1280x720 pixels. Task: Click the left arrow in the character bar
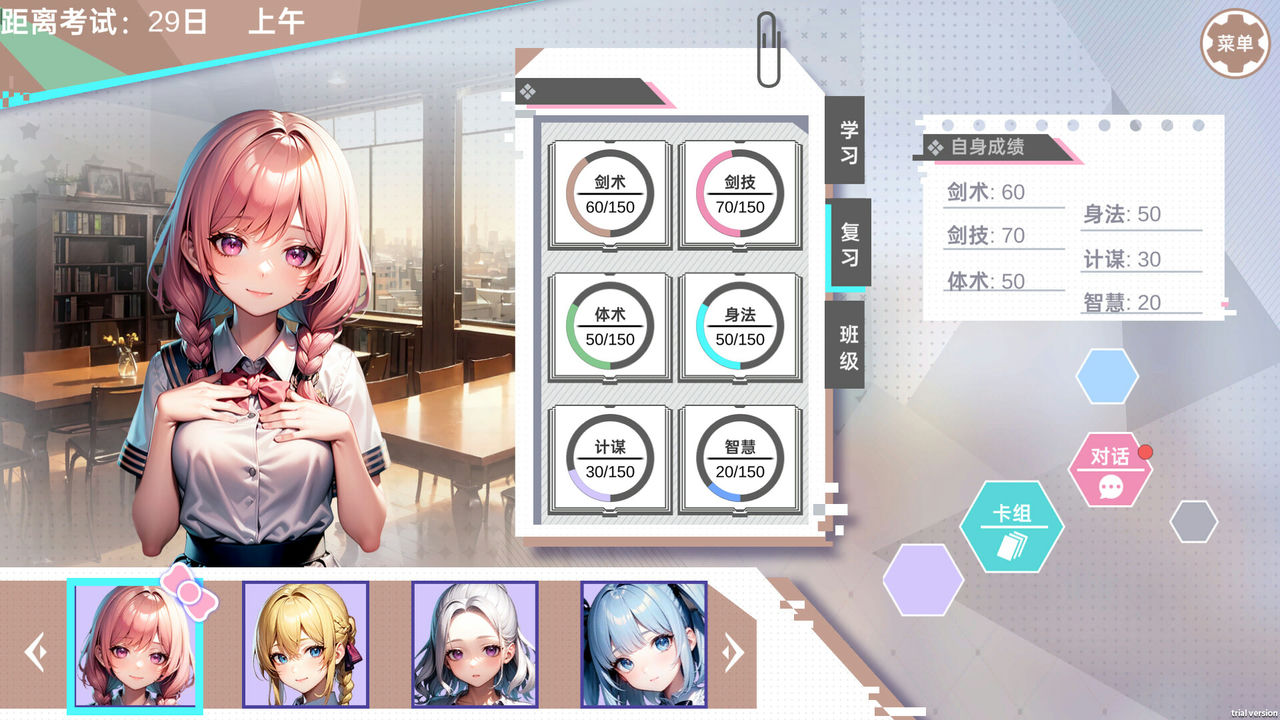(x=37, y=651)
